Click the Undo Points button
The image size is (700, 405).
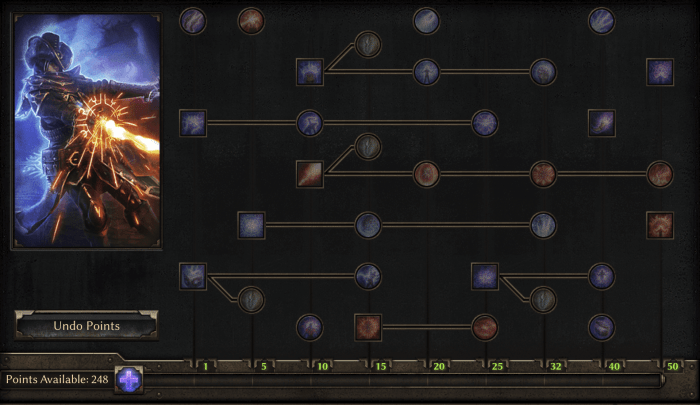click(86, 326)
